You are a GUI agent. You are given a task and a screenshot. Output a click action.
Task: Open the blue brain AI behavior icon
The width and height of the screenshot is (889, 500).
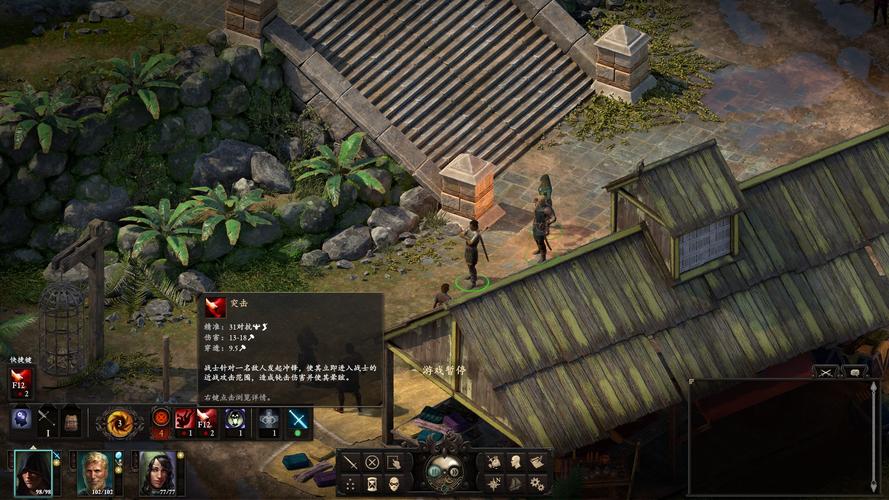[x=21, y=420]
